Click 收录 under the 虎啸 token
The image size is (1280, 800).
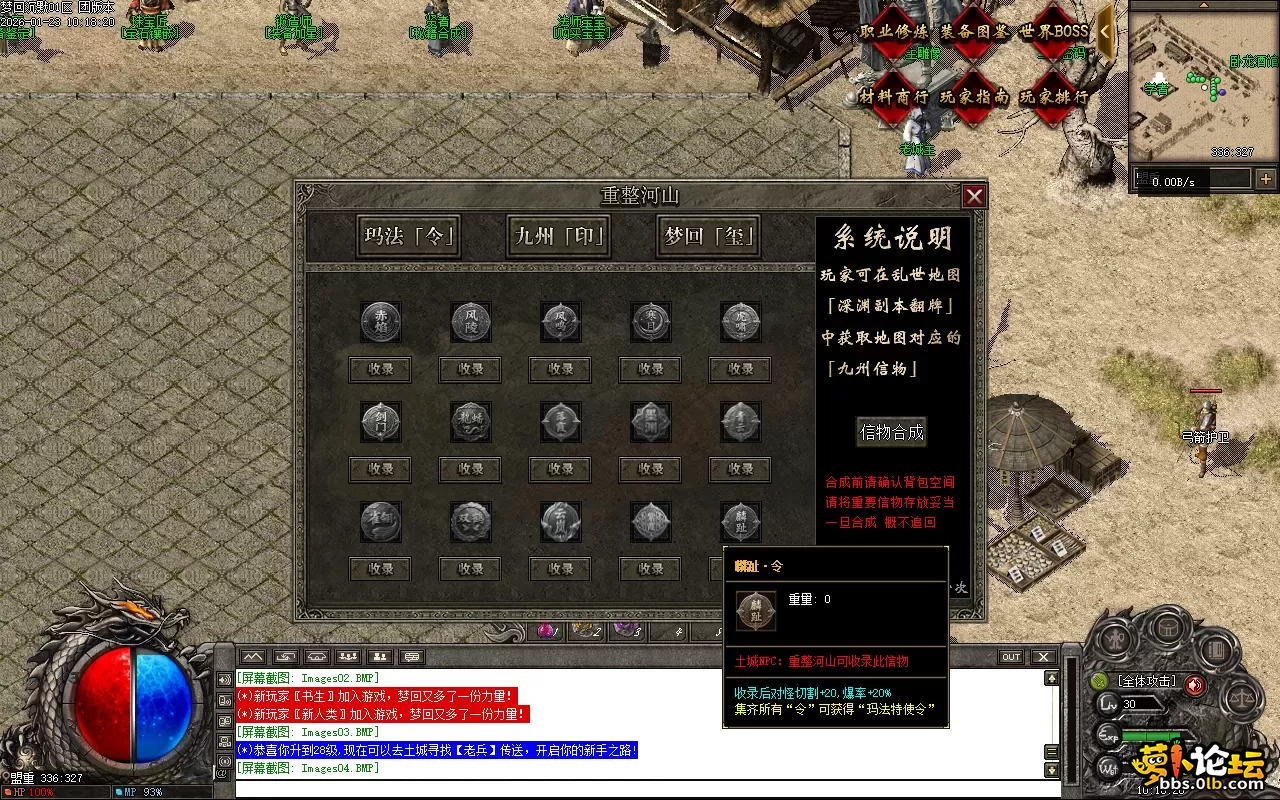(740, 369)
